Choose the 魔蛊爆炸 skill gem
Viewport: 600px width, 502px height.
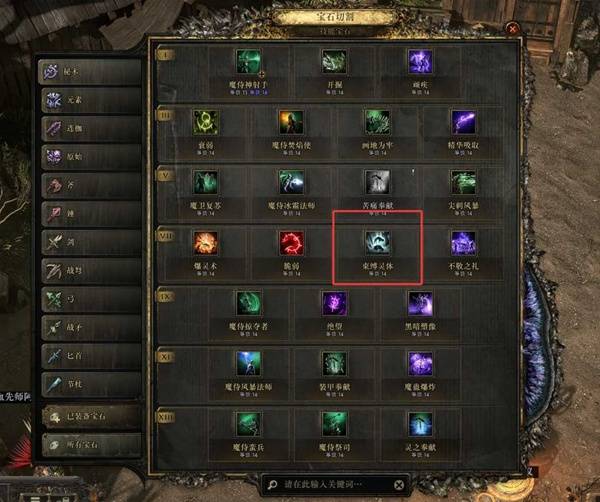tap(420, 364)
